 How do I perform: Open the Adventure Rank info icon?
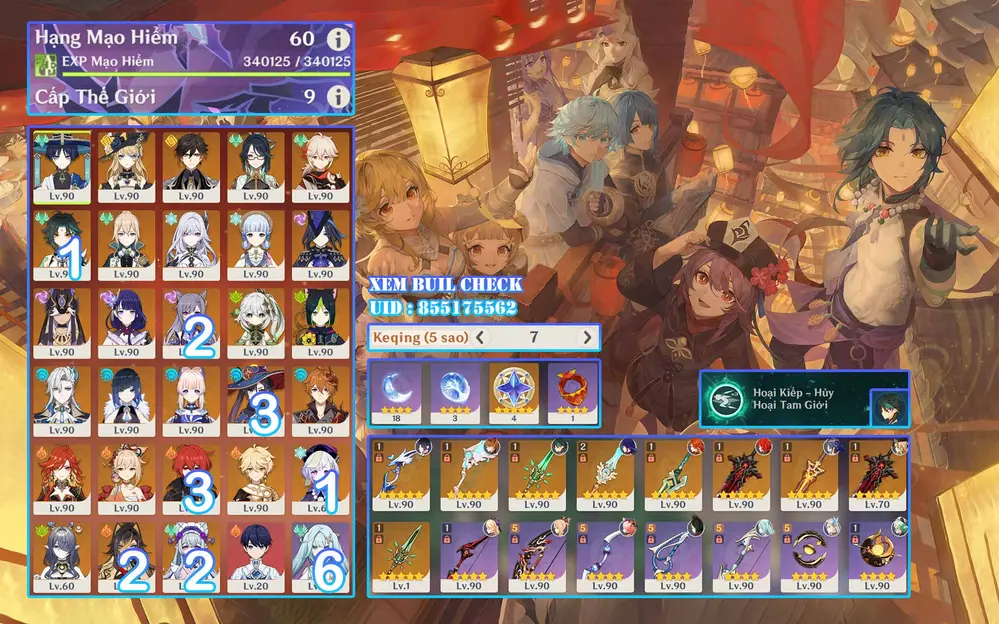click(x=339, y=41)
